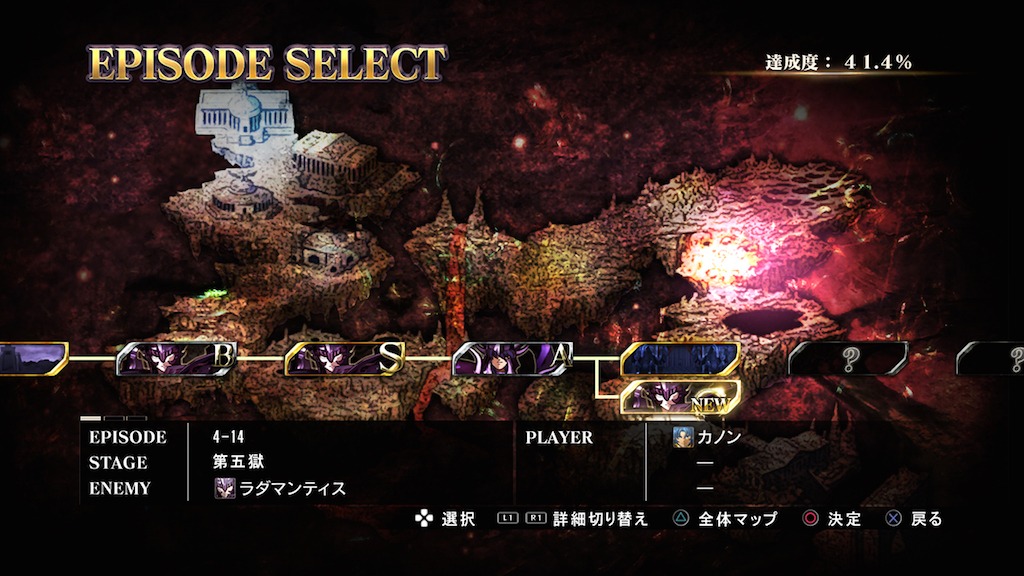Choose the S-rank episode tile
Viewport: 1024px width, 576px height.
coord(345,358)
